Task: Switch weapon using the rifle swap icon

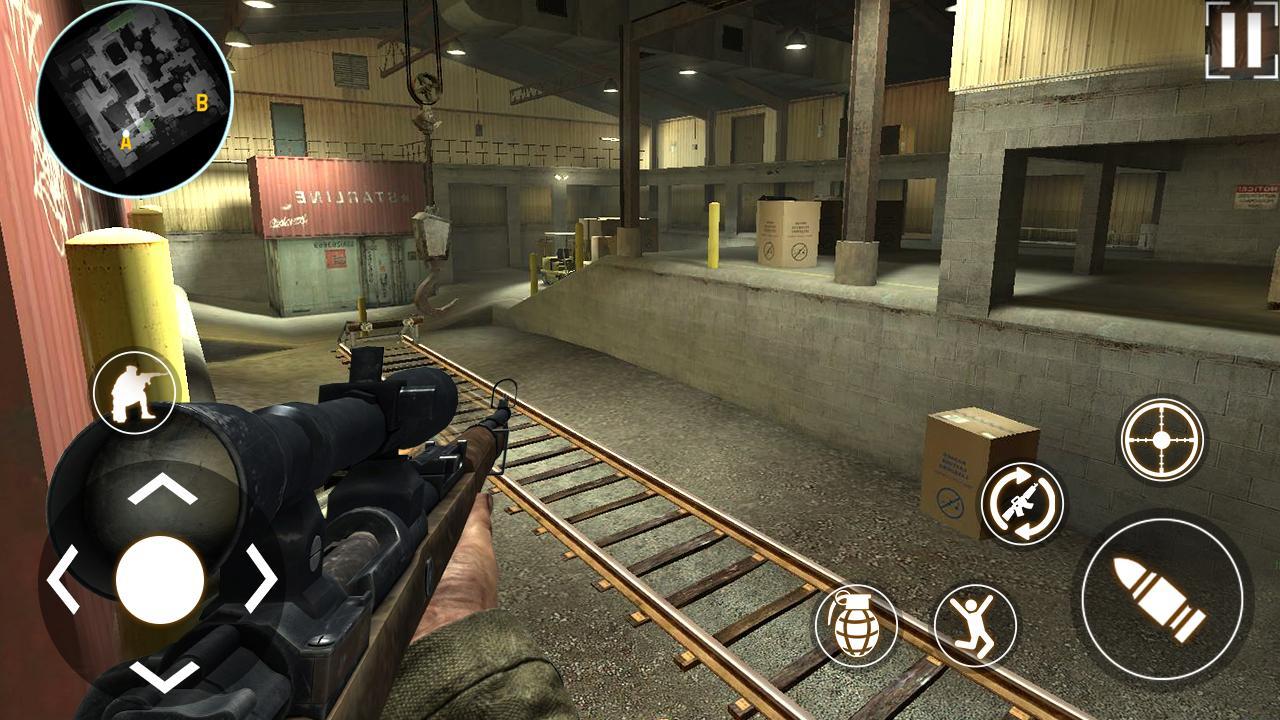Action: tap(1021, 503)
